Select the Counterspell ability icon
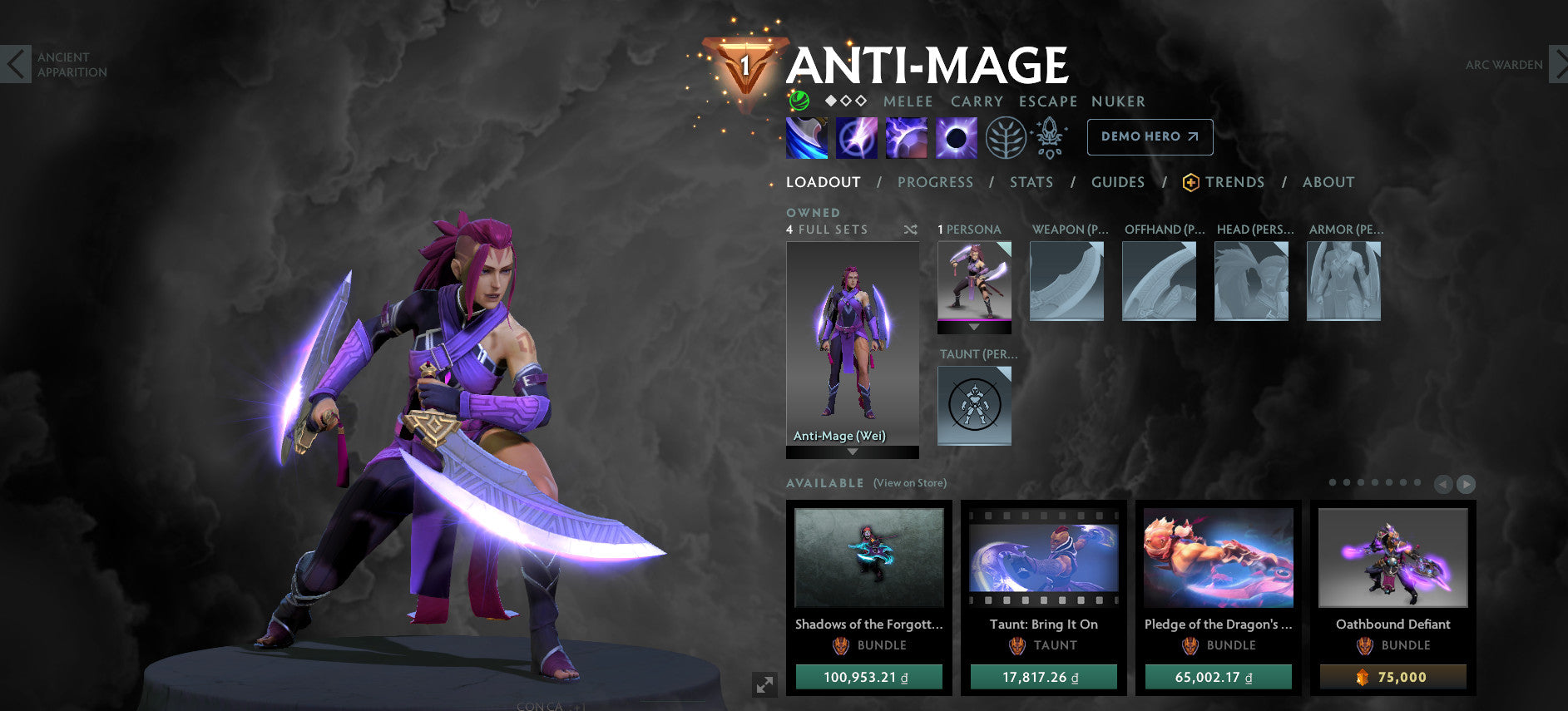Viewport: 1568px width, 711px height. coord(907,137)
